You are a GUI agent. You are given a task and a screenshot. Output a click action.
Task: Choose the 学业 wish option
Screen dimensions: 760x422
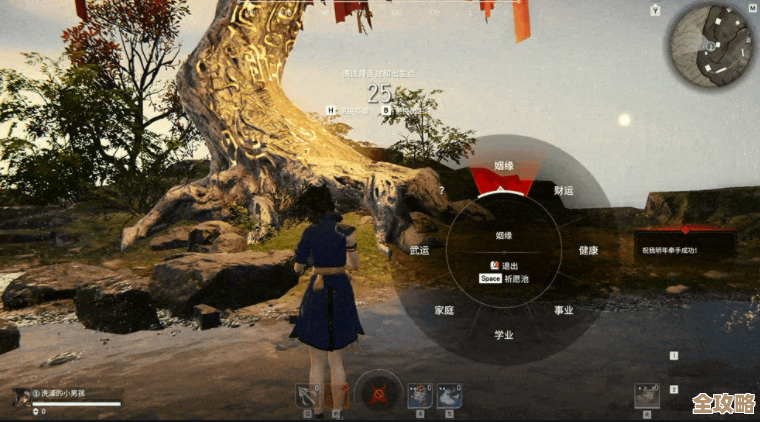pos(504,335)
